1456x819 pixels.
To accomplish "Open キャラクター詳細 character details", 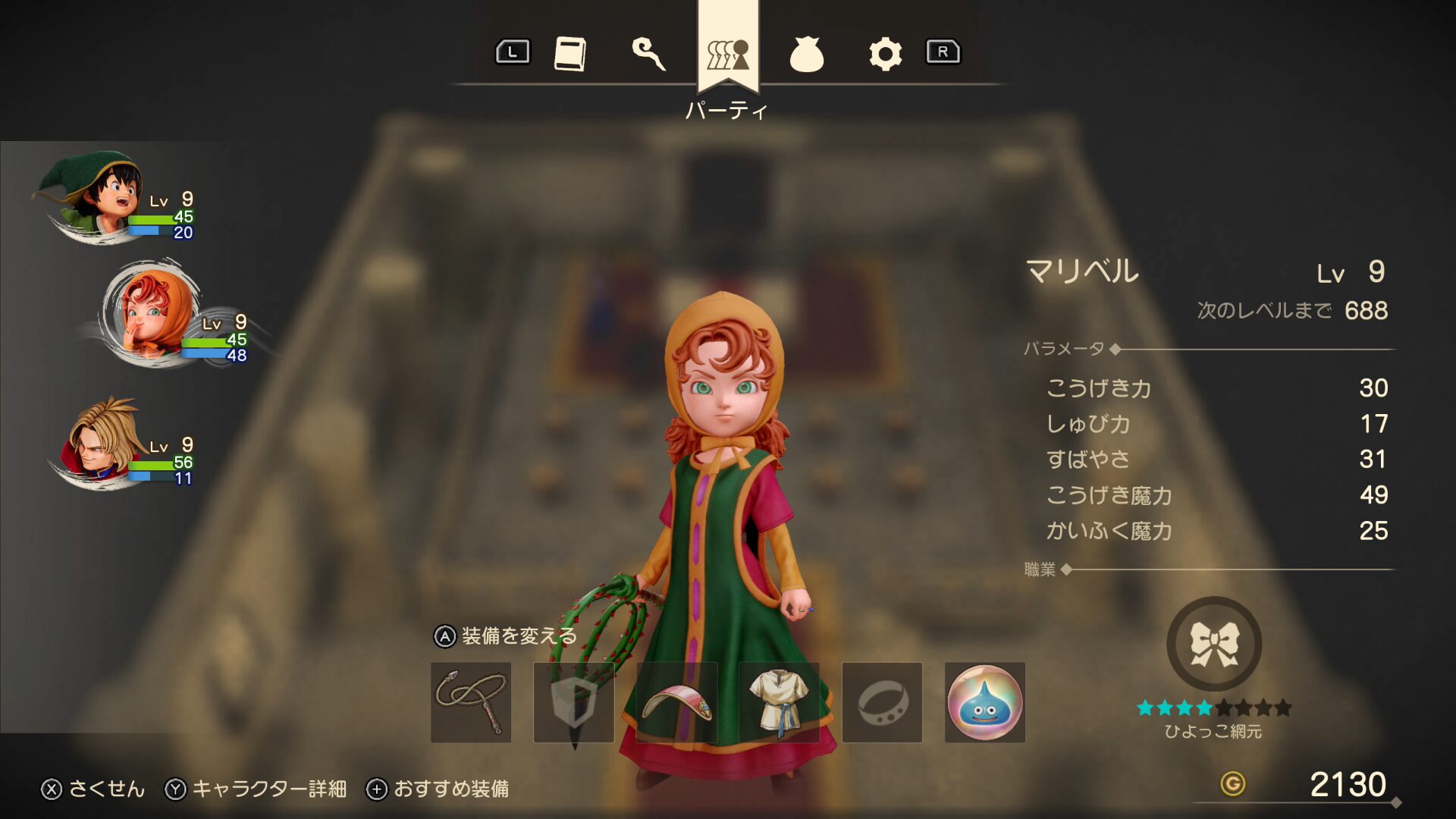I will click(258, 789).
